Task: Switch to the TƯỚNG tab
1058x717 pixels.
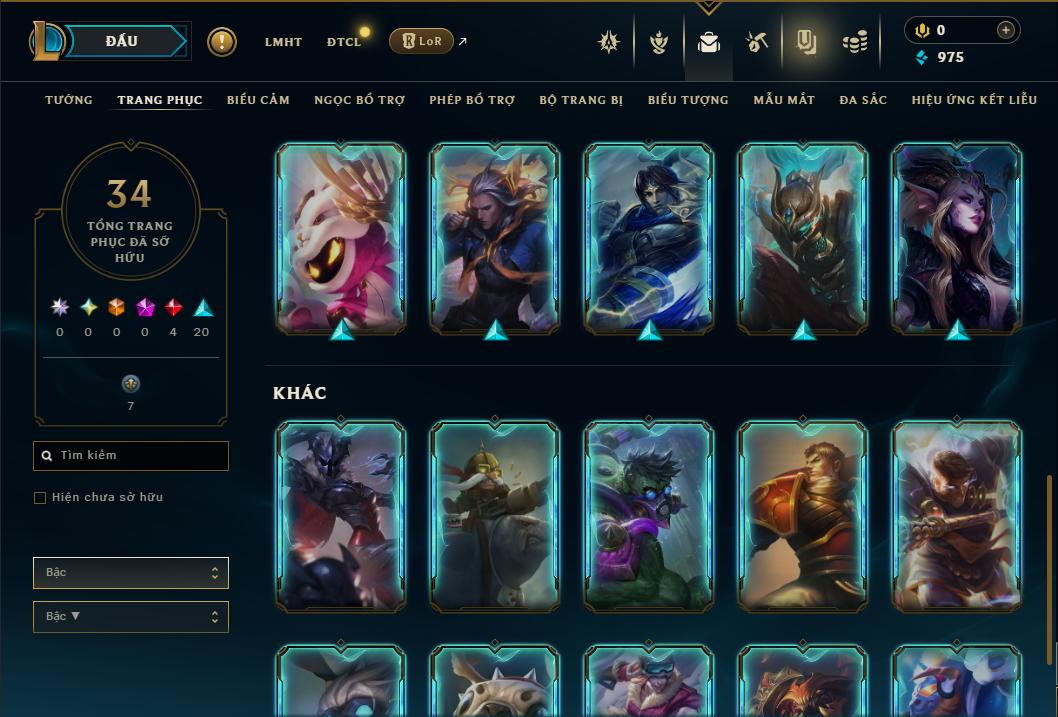Action: [69, 100]
